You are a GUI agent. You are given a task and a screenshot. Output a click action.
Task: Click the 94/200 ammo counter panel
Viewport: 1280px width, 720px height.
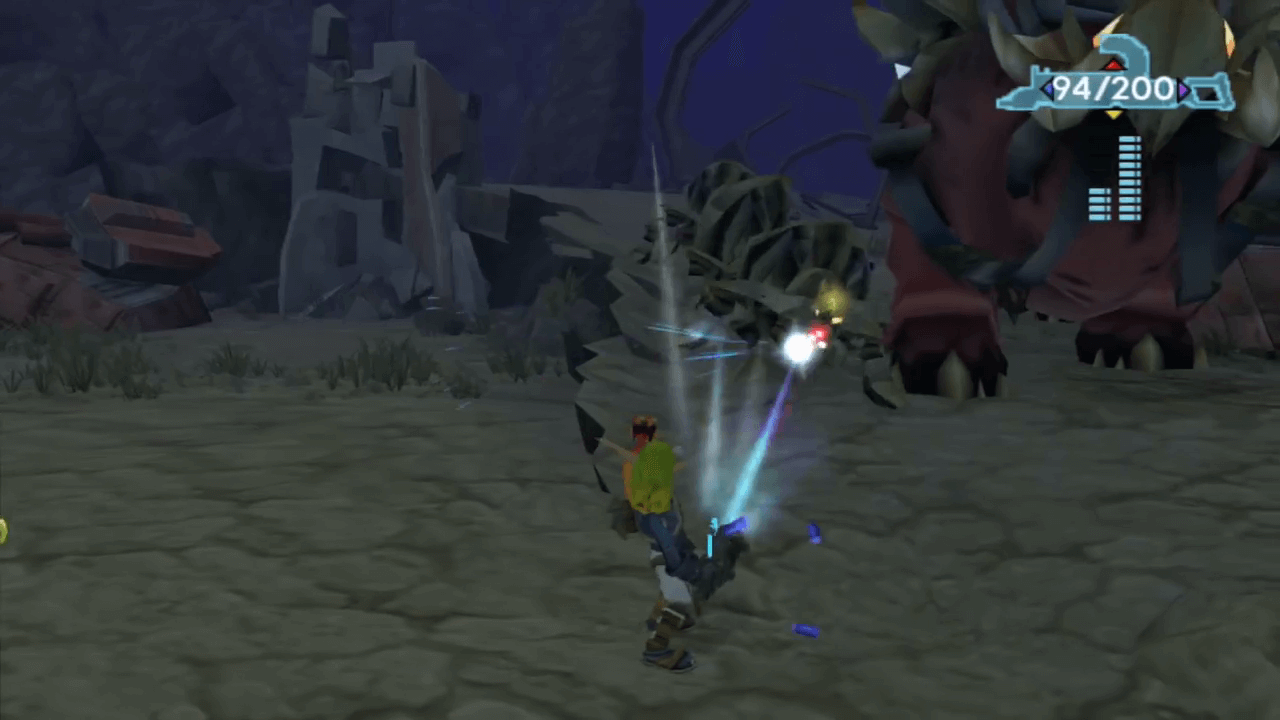tap(1113, 89)
